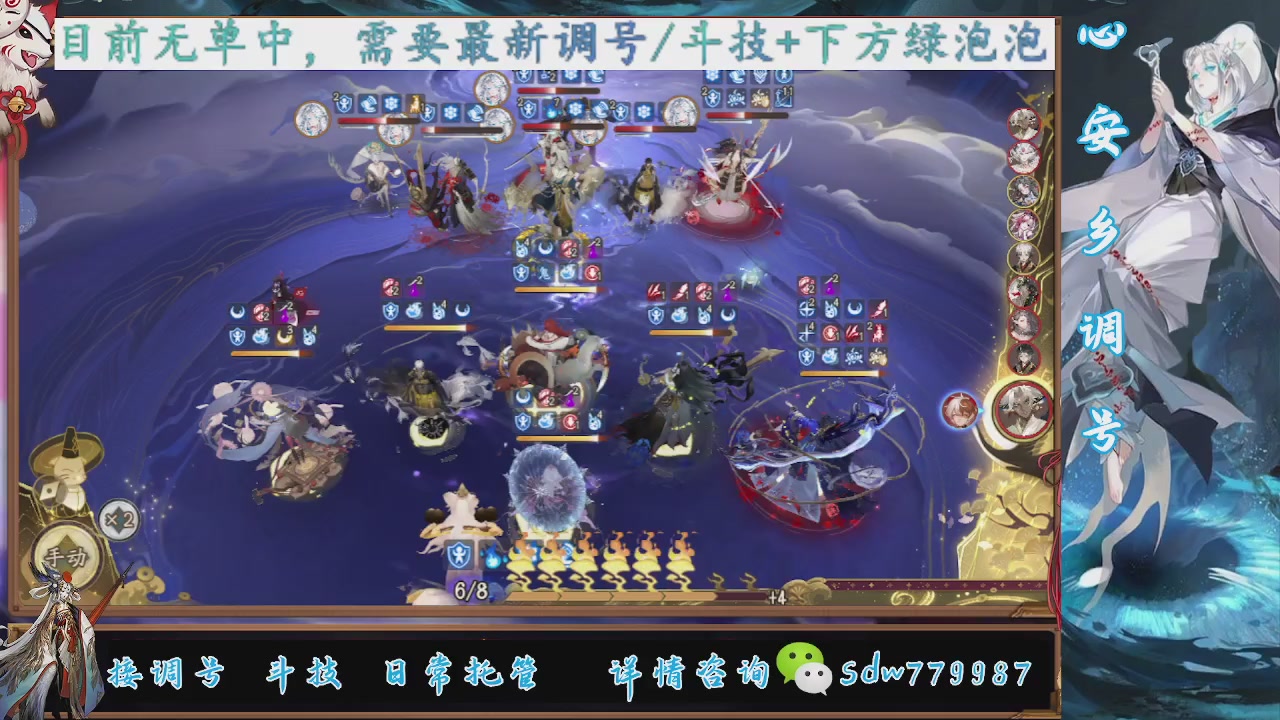Select the shield buff icon beside the 6/8 counter
The height and width of the screenshot is (720, 1280).
pos(460,556)
